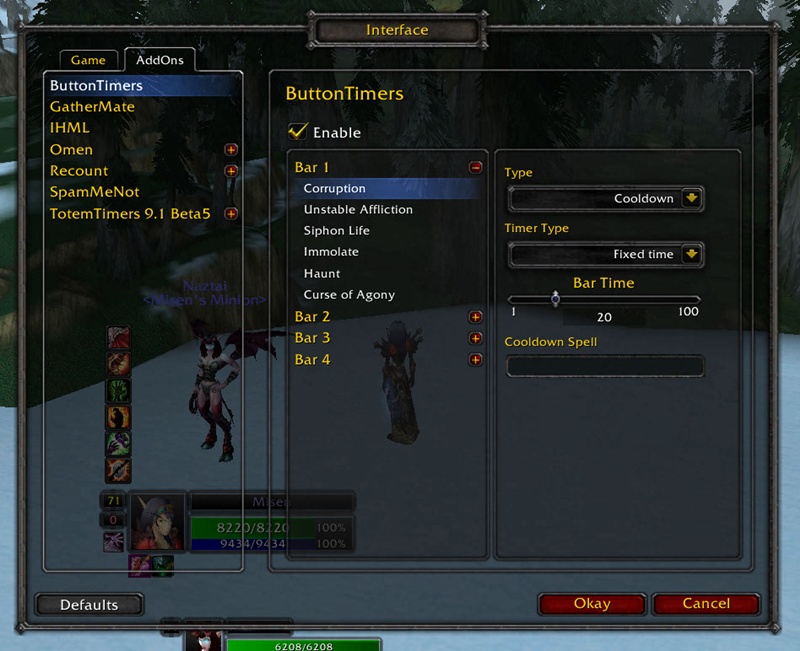The image size is (800, 651).
Task: Expand the Recount addon entry
Action: tap(231, 171)
